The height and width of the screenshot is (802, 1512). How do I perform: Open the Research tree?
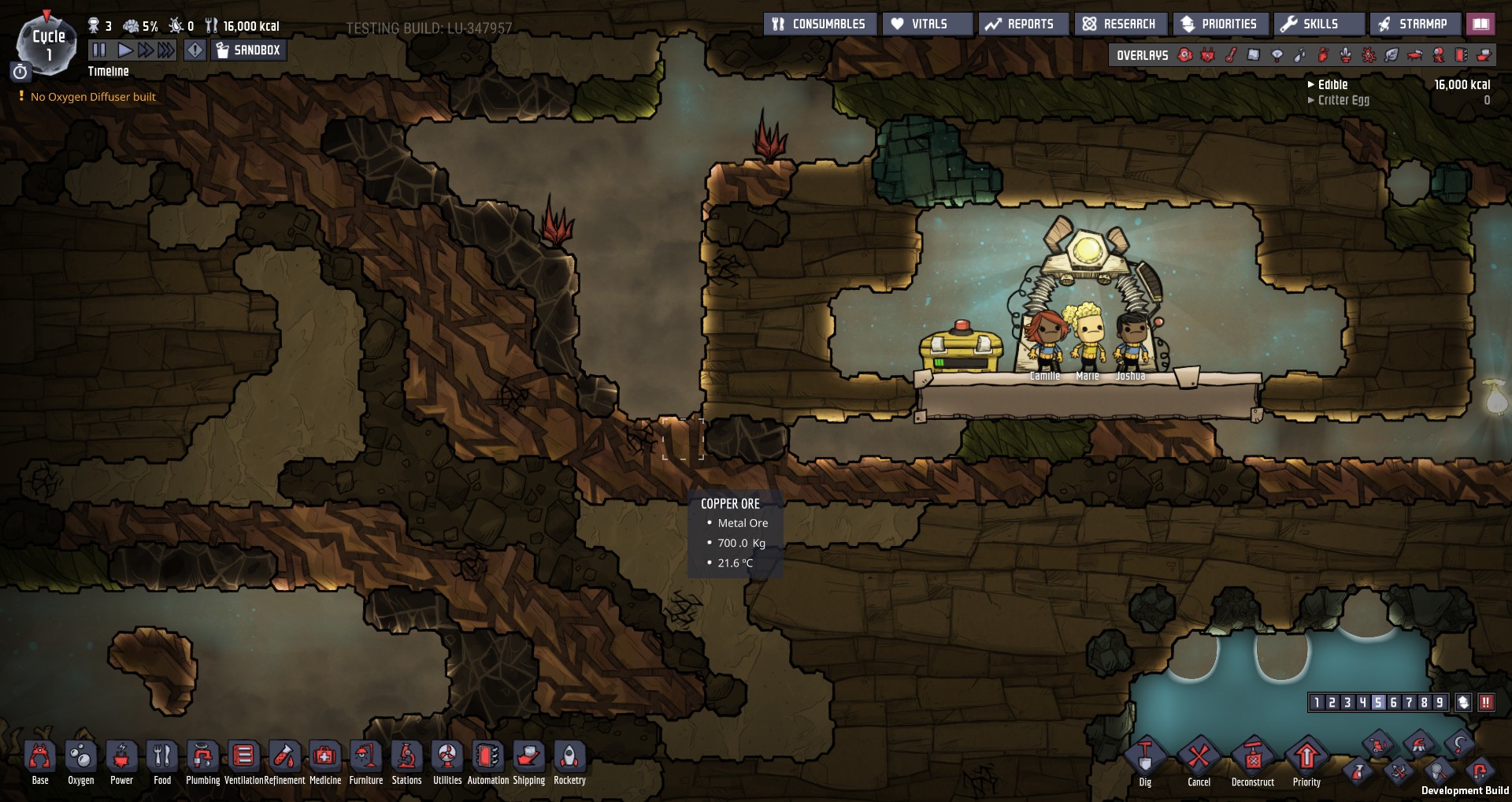click(x=1120, y=24)
